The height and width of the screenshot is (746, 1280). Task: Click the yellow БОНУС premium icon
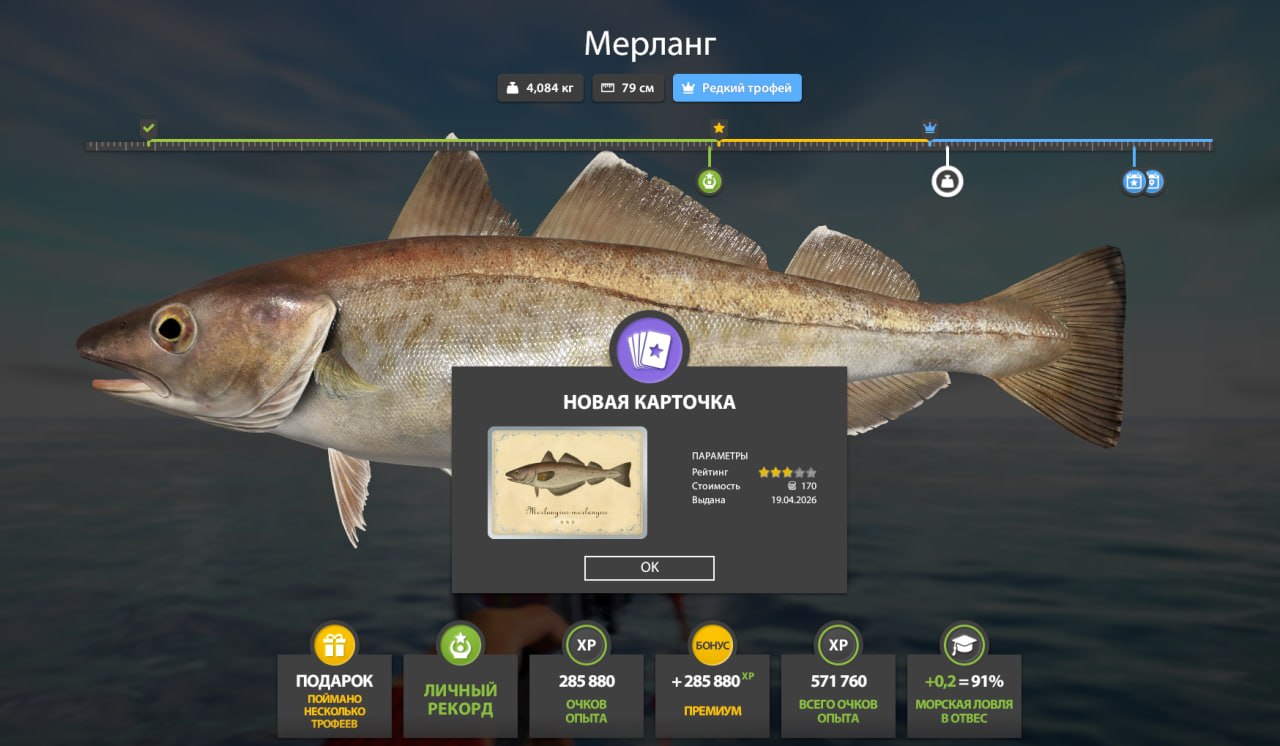[x=712, y=645]
